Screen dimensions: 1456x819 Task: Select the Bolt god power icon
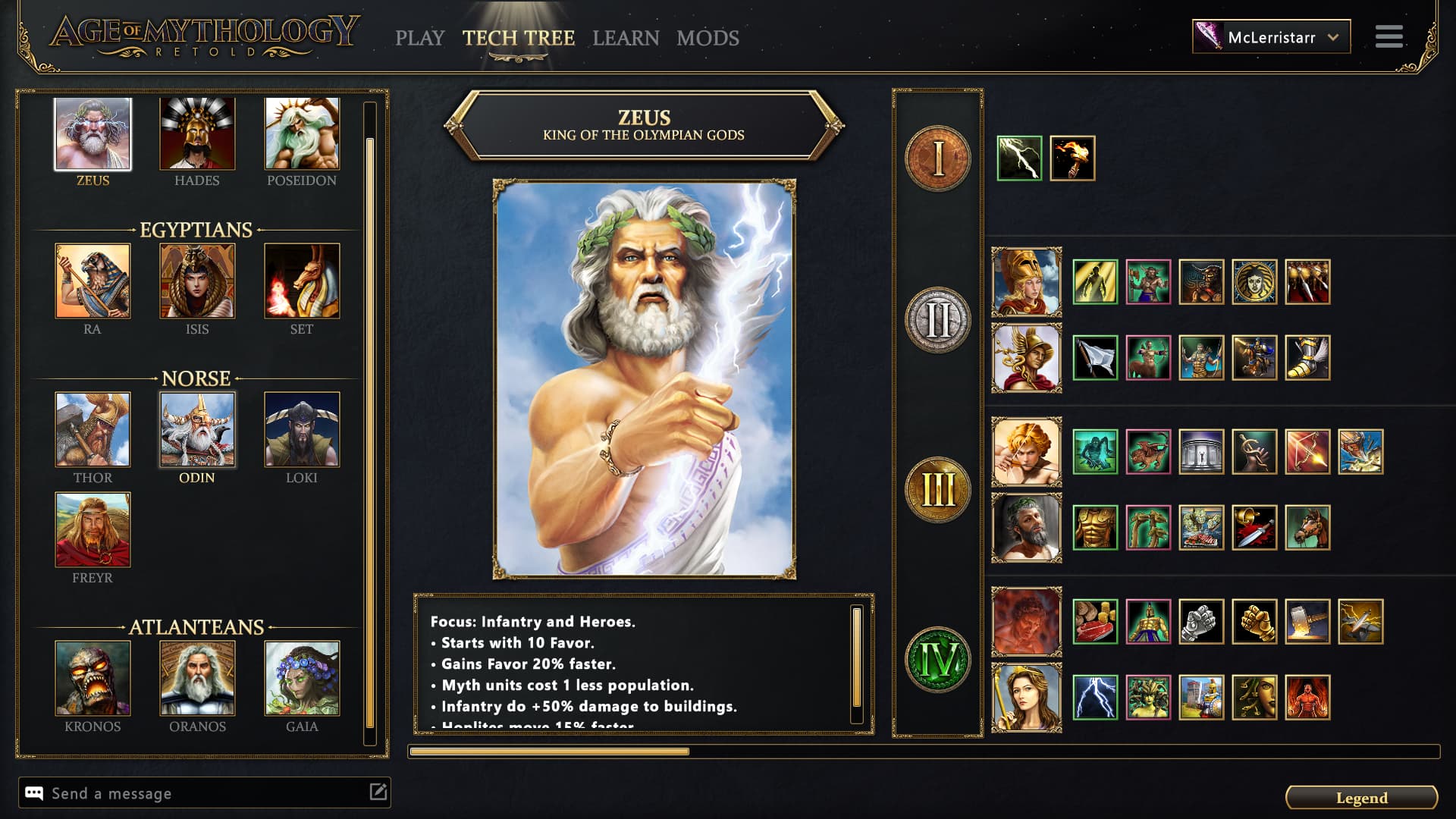[x=1020, y=157]
